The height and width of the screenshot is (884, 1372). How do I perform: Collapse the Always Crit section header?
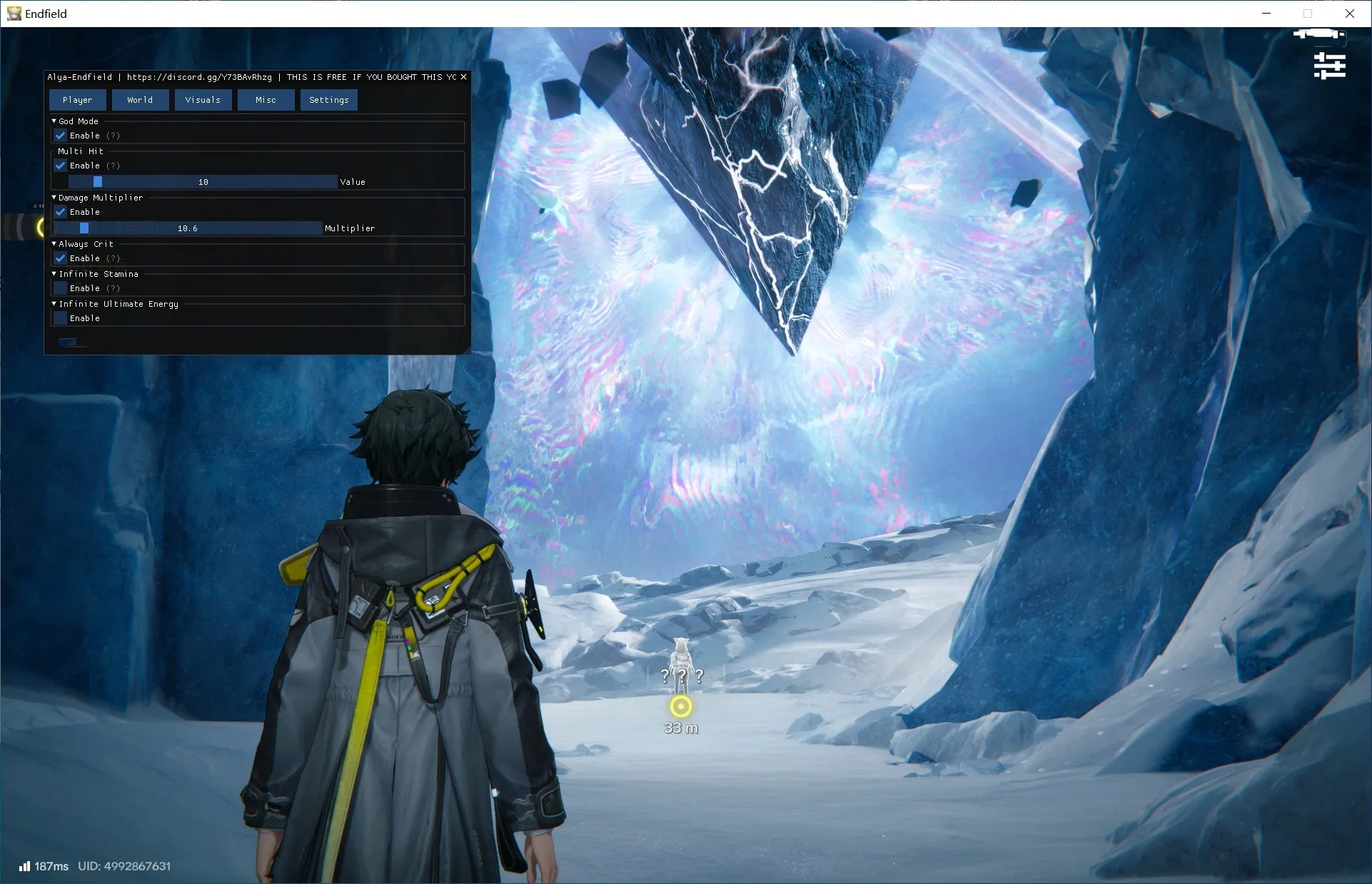point(54,244)
